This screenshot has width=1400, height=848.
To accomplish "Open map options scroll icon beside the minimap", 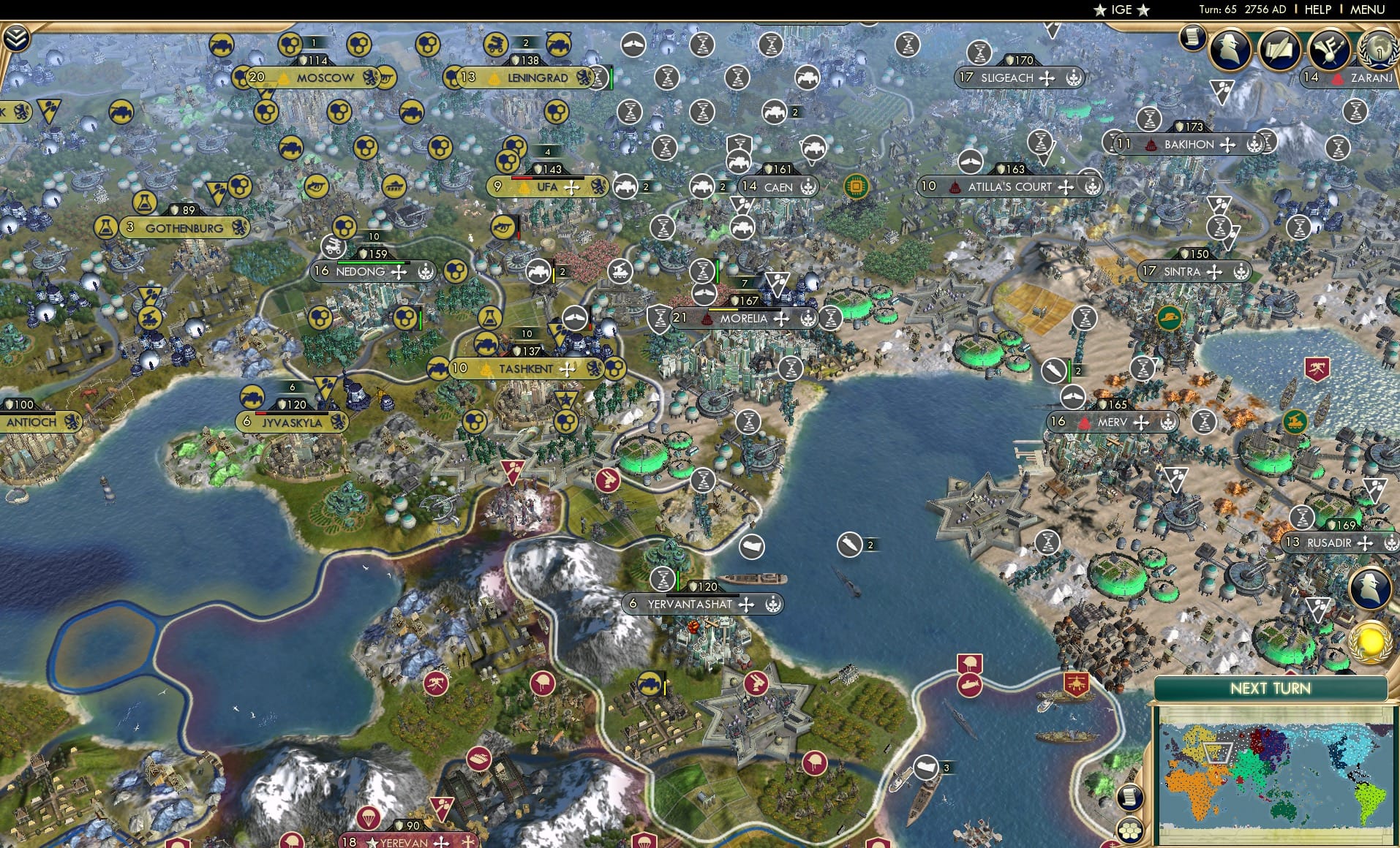I will (x=1130, y=798).
